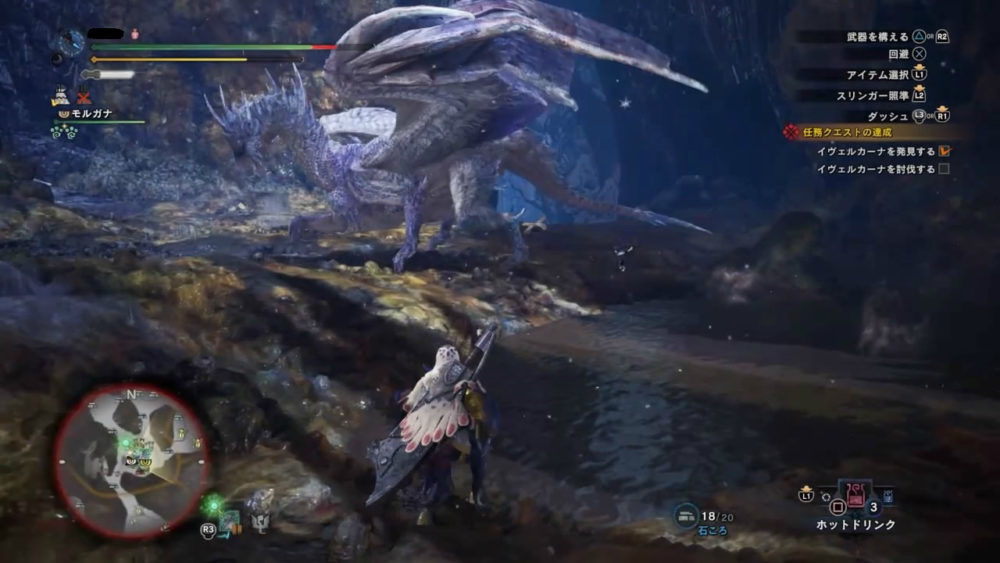Toggle the イヴェルカーナを討伐する objective checkbox
This screenshot has width=1000, height=563.
click(944, 169)
